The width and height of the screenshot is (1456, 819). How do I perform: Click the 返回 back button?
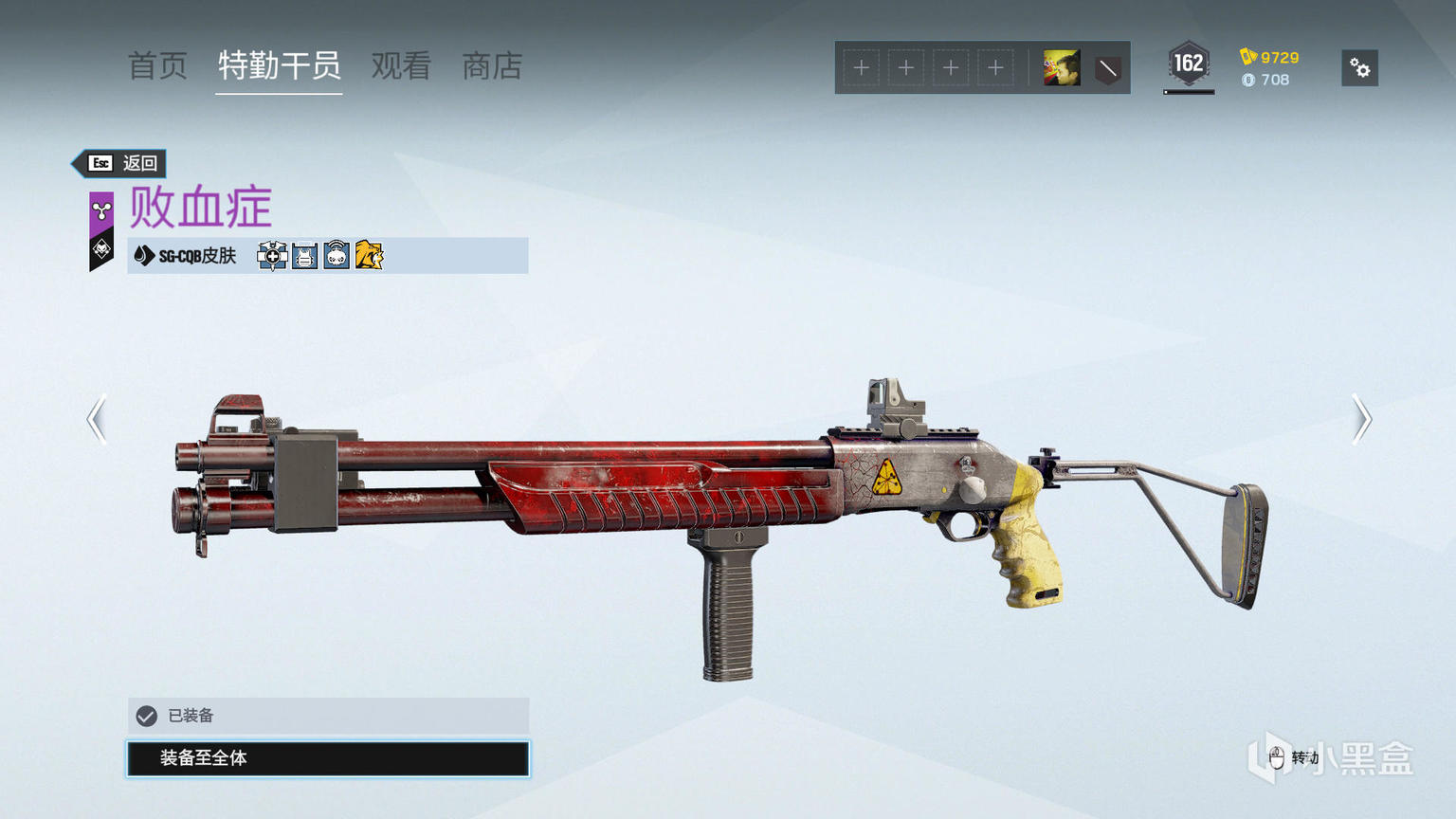point(121,163)
